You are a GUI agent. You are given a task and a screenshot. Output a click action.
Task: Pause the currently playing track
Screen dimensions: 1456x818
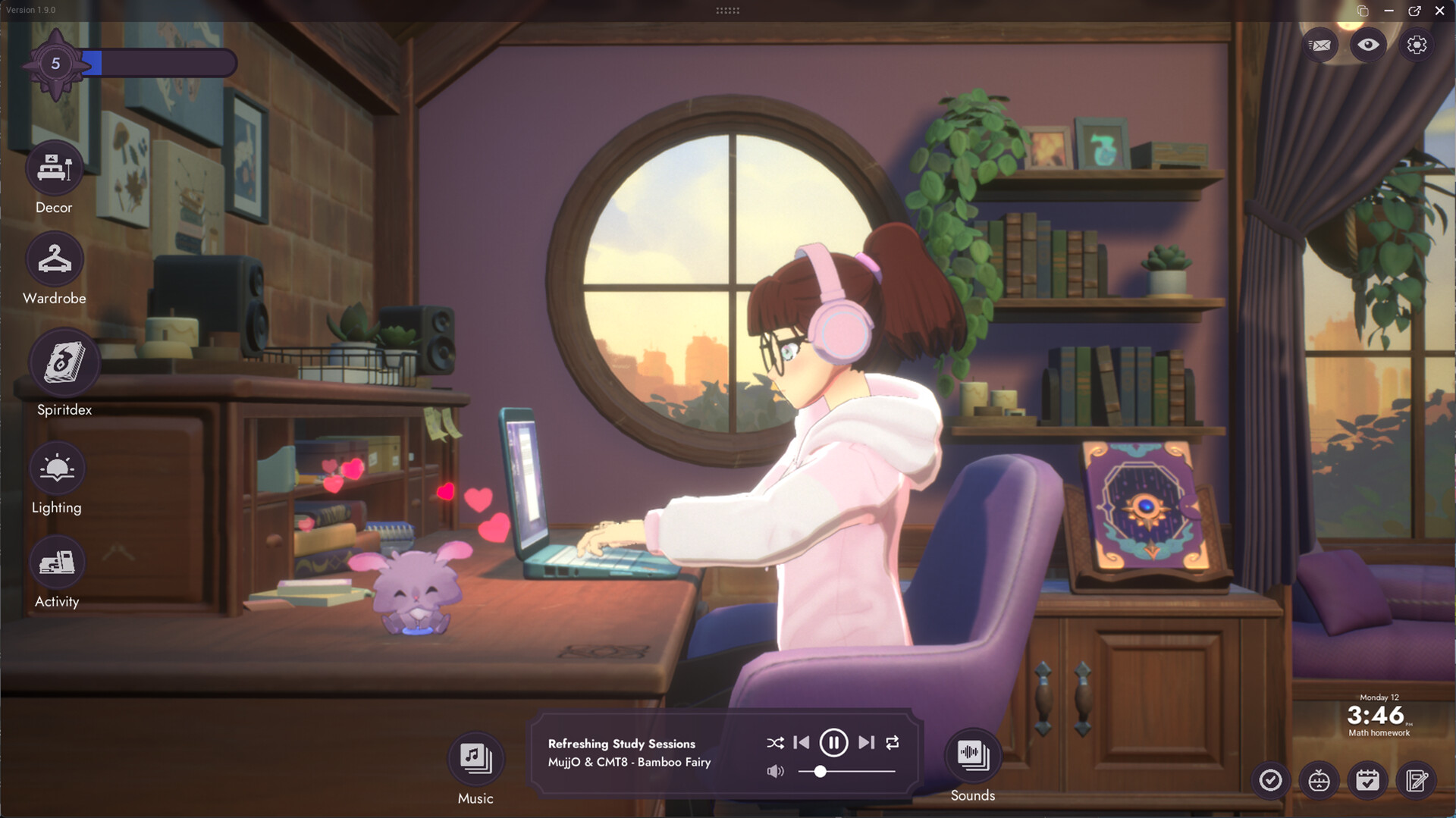[x=834, y=743]
